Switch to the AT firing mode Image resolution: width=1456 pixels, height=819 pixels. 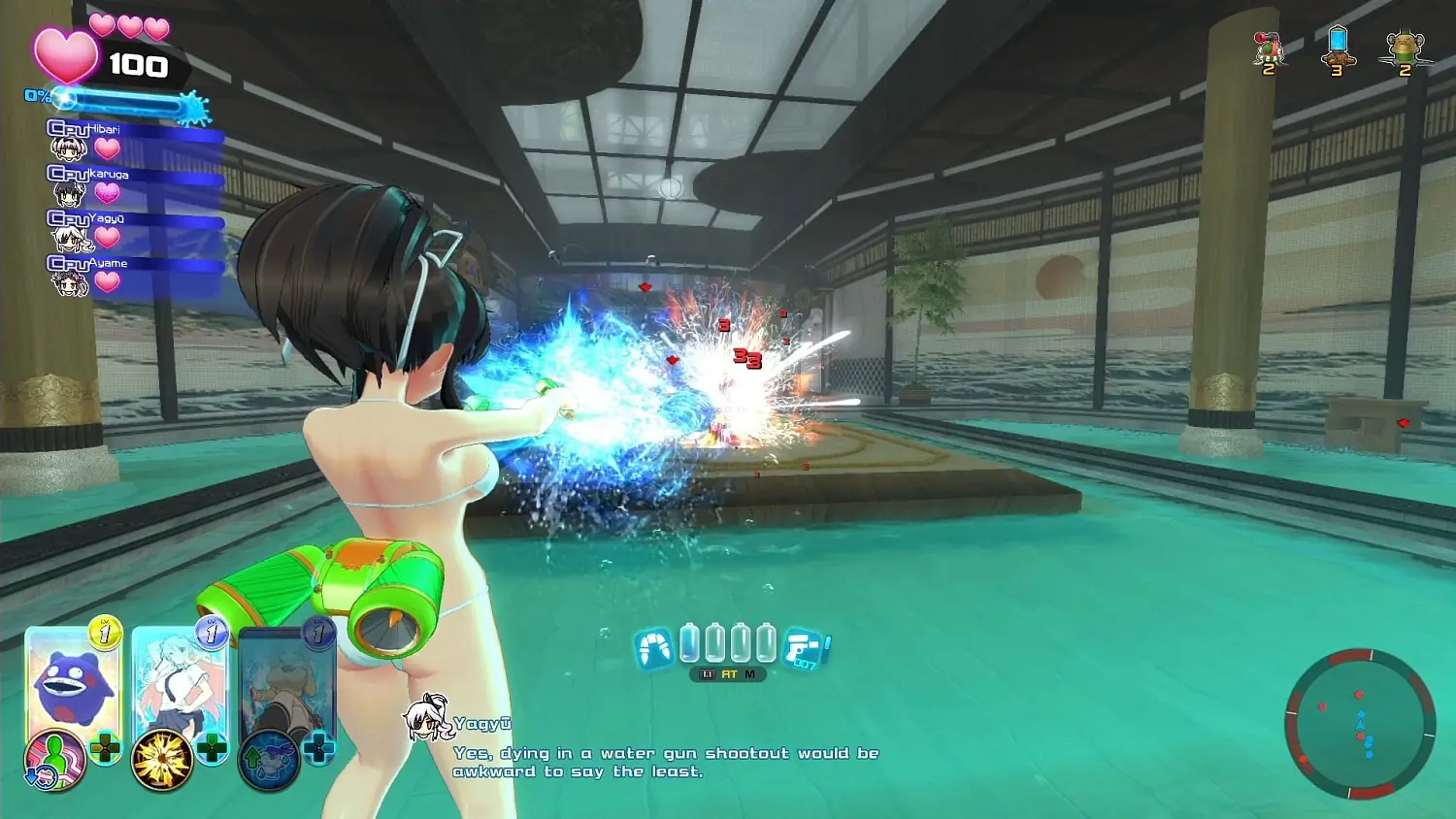(x=730, y=673)
